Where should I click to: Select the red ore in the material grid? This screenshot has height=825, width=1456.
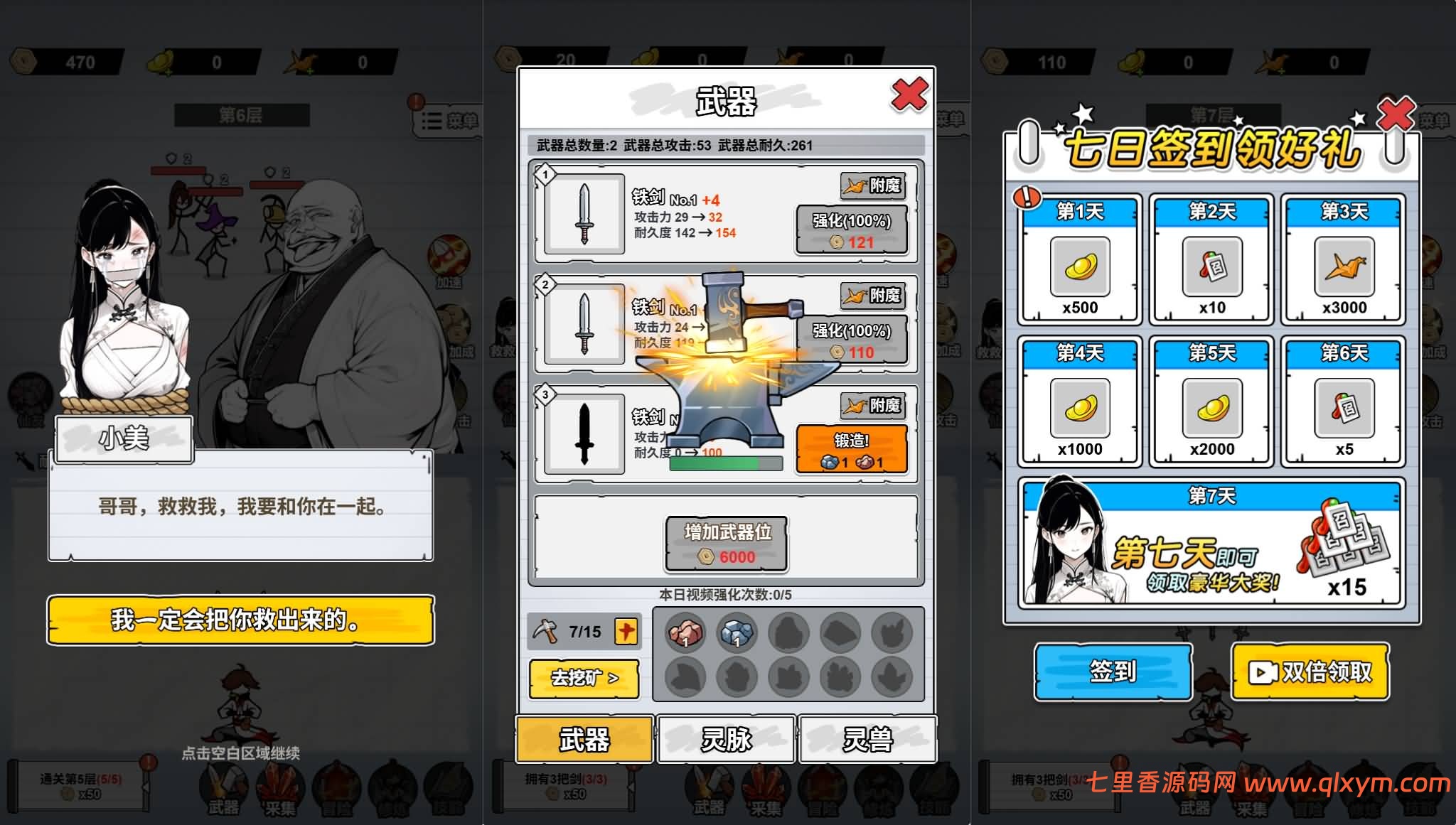pyautogui.click(x=685, y=631)
